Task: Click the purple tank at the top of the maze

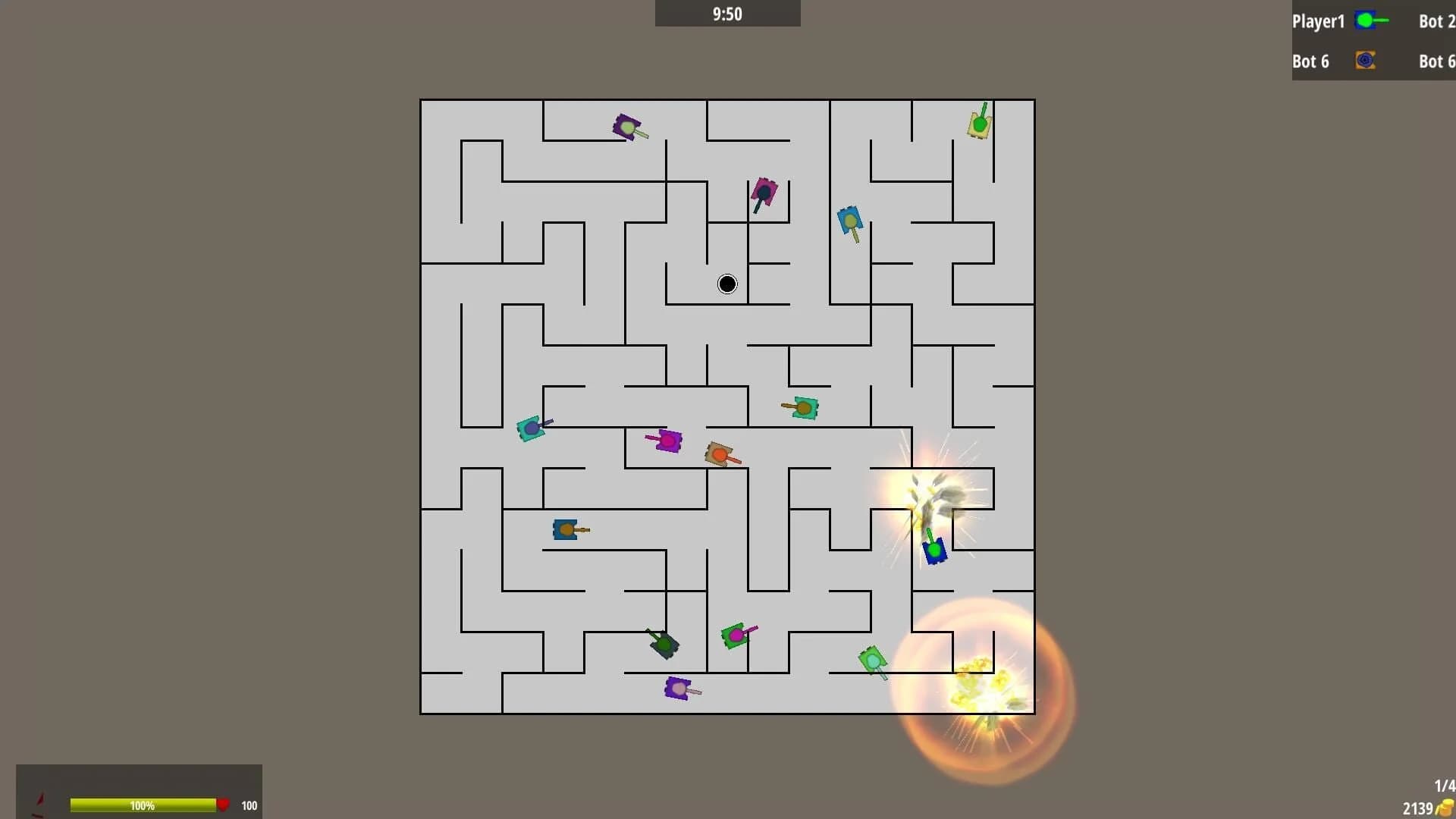Action: (x=628, y=125)
